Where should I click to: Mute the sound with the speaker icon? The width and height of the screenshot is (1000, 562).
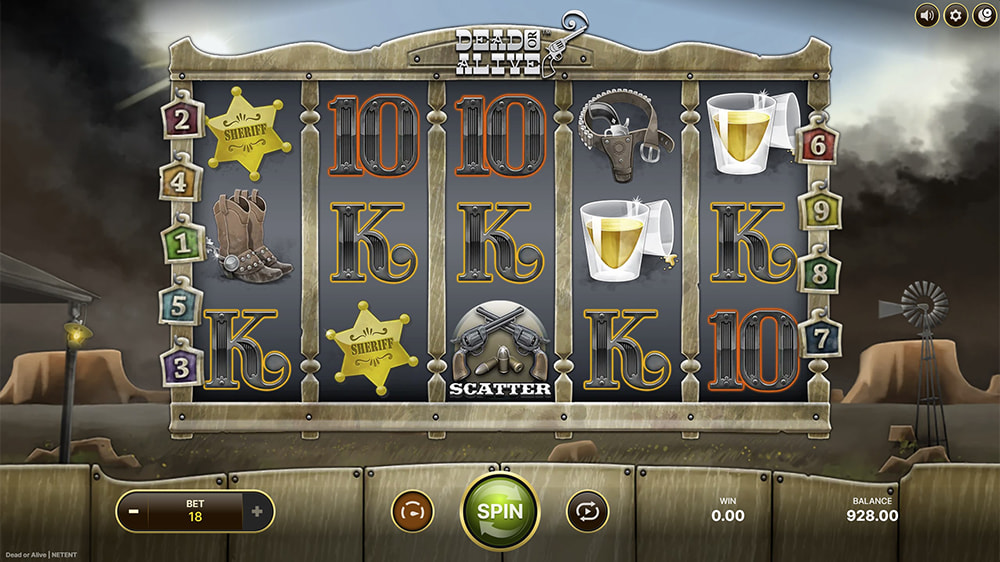click(x=927, y=15)
